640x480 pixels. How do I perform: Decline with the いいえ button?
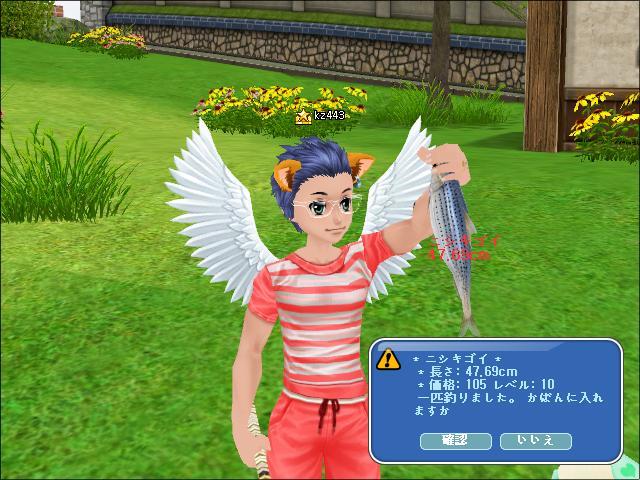534,440
